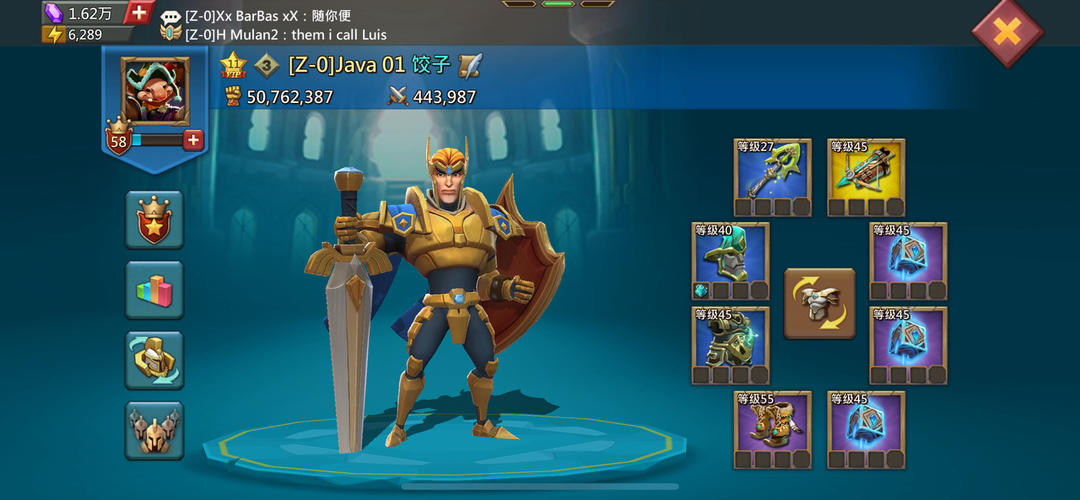Show stats via the colored bar chart button
Viewport: 1080px width, 500px height.
pyautogui.click(x=154, y=290)
